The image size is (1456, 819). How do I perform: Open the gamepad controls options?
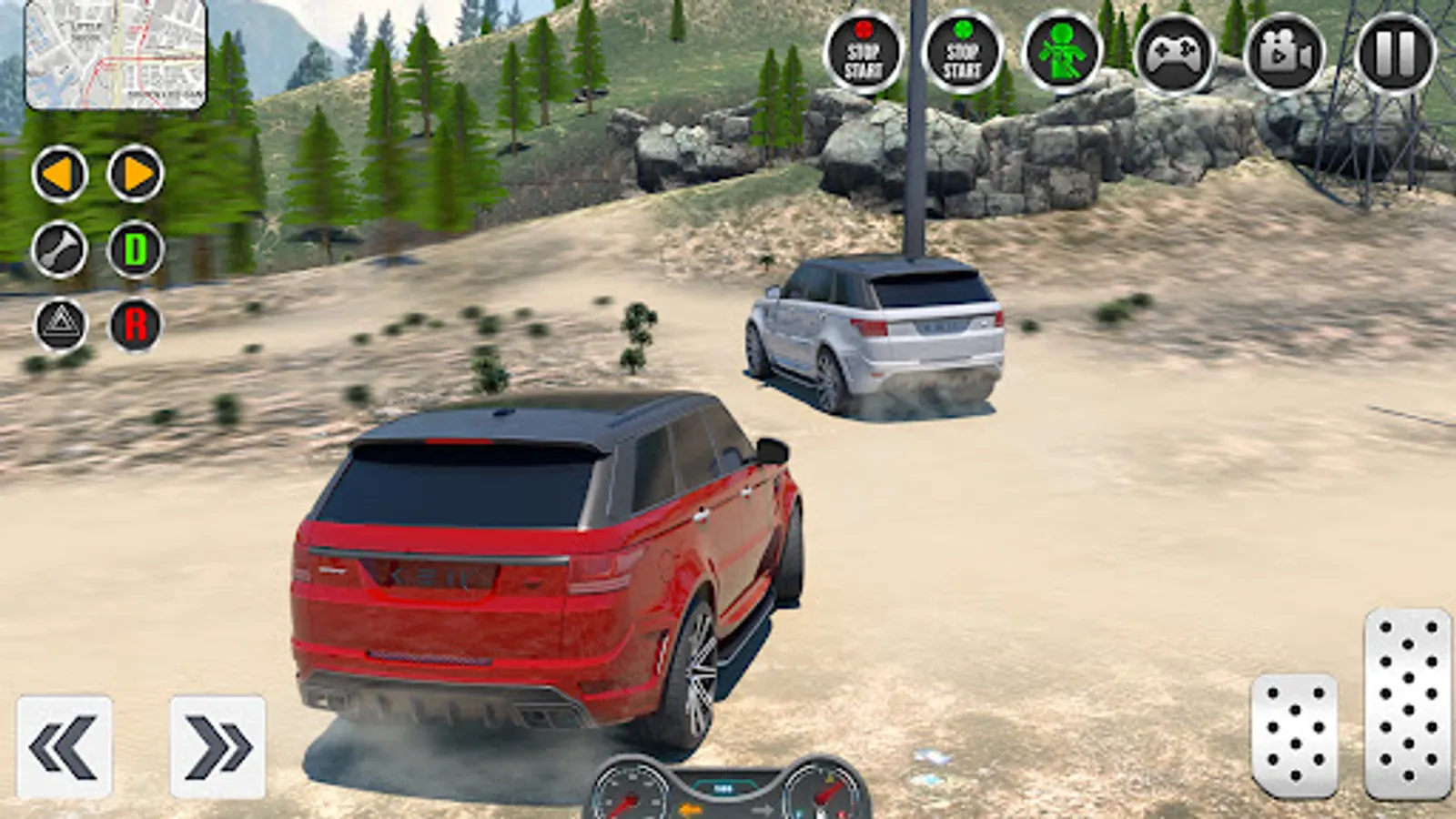[x=1174, y=55]
